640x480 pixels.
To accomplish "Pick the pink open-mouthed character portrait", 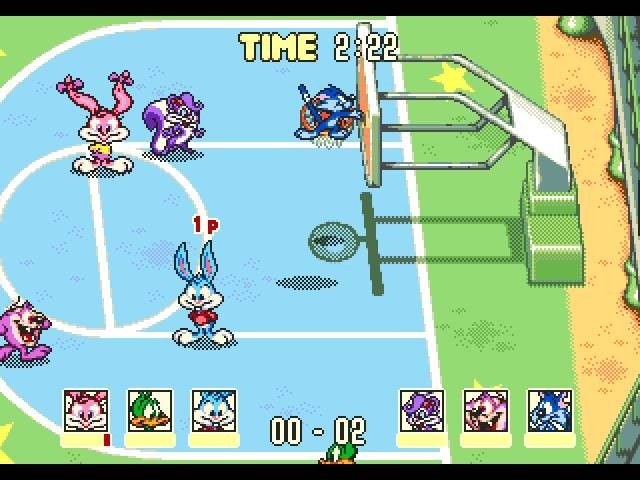I will (486, 411).
